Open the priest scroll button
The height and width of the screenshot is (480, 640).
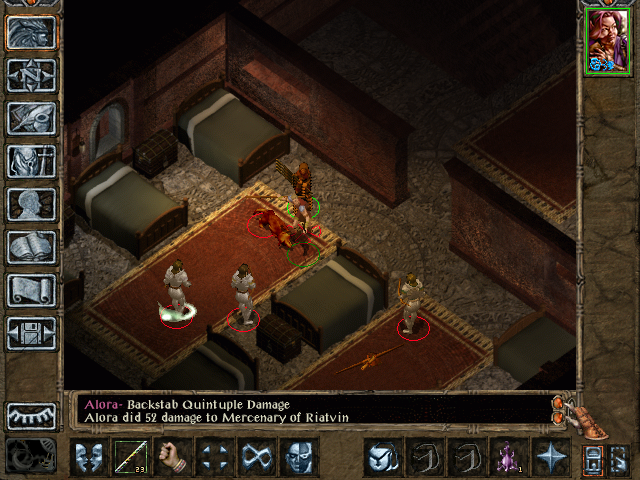click(x=31, y=291)
